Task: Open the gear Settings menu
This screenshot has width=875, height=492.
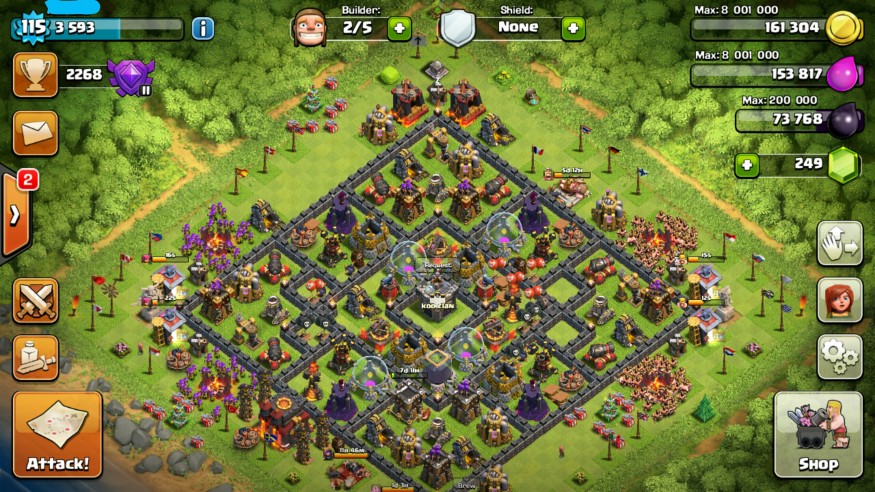Action: click(839, 356)
